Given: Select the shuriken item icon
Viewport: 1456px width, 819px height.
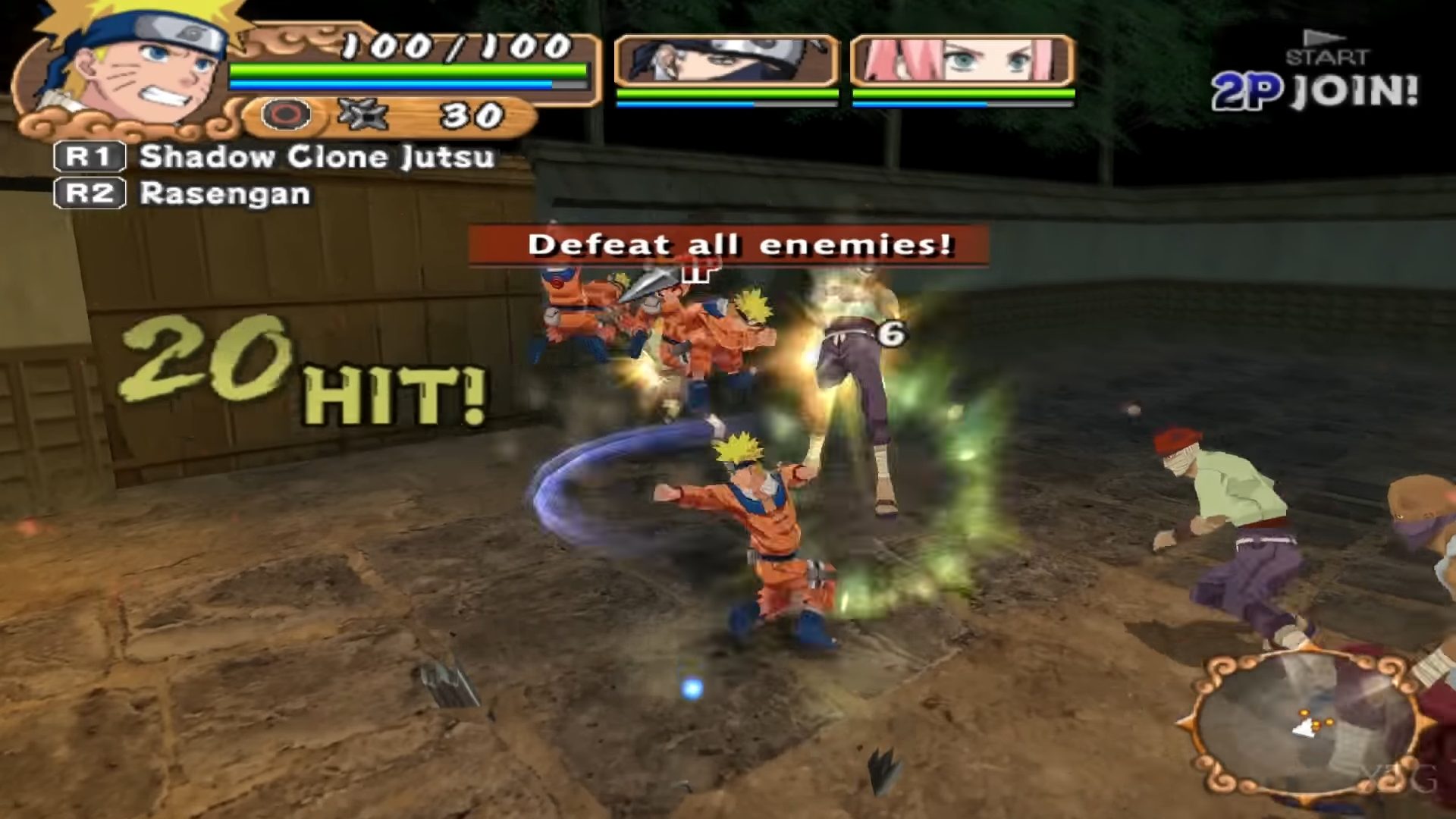Looking at the screenshot, I should 362,115.
